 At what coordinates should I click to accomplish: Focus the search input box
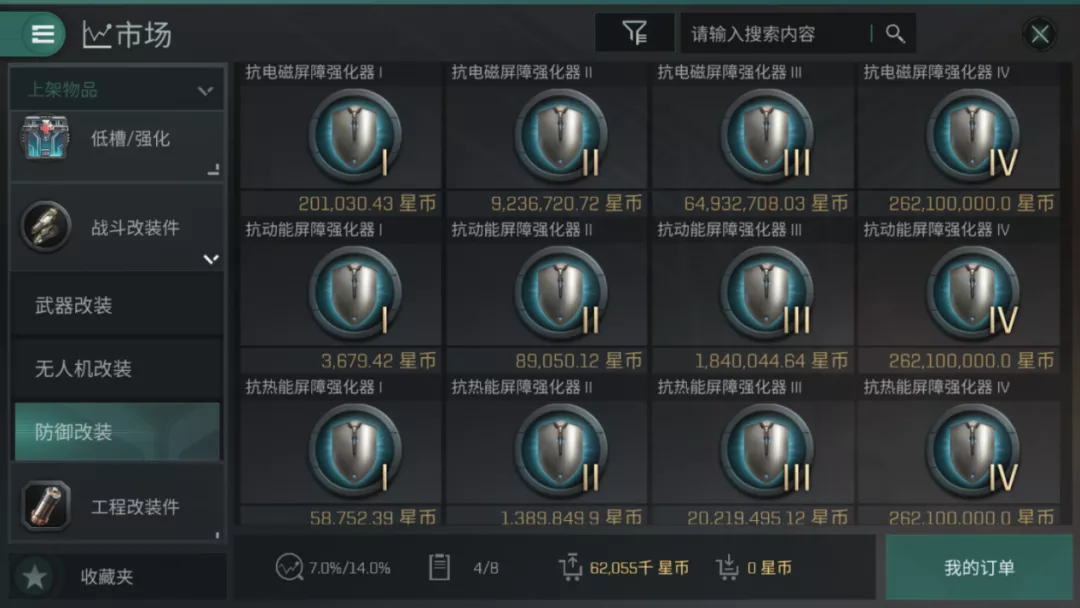coord(775,34)
